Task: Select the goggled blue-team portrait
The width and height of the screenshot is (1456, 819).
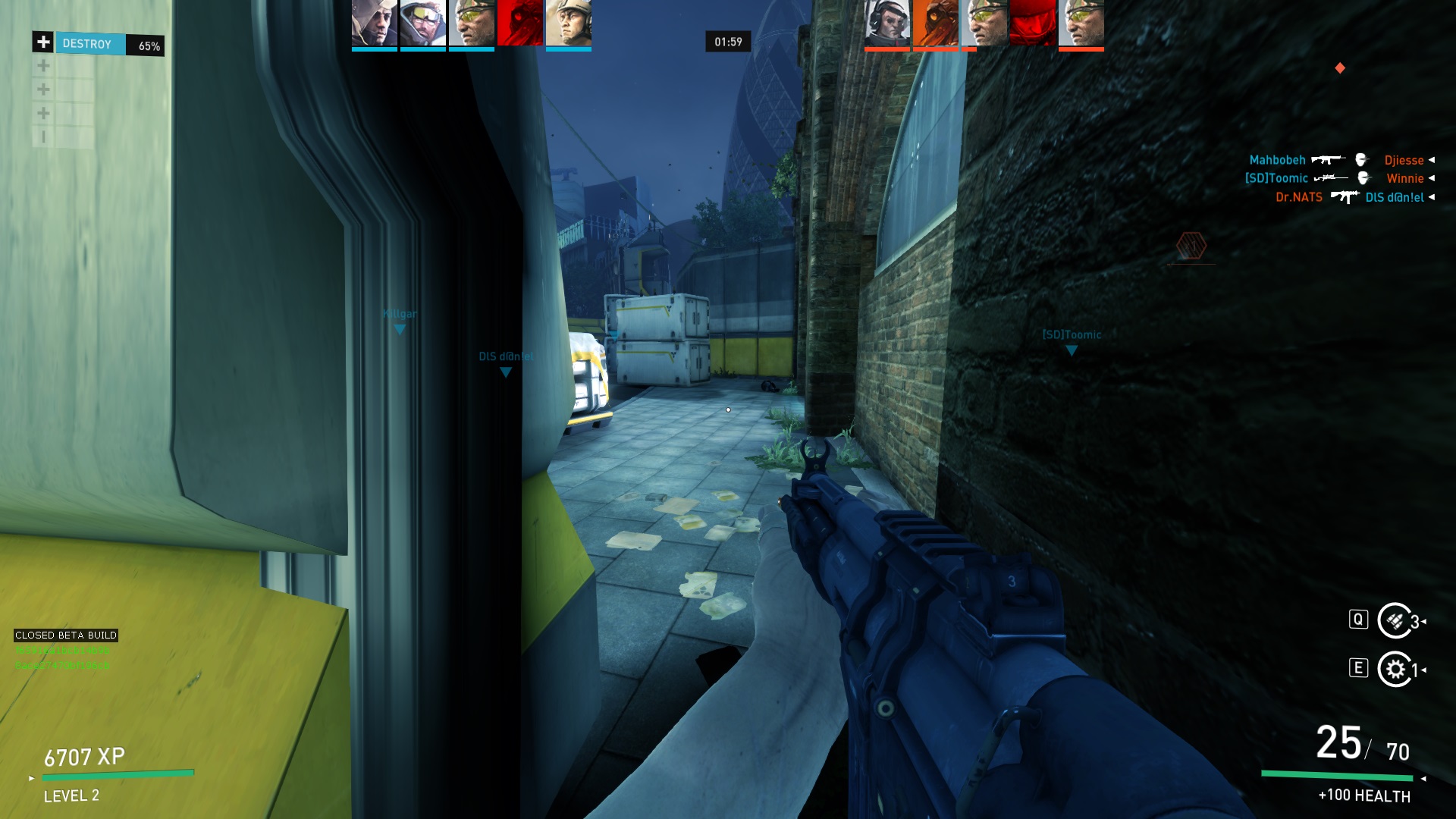Action: tap(422, 24)
